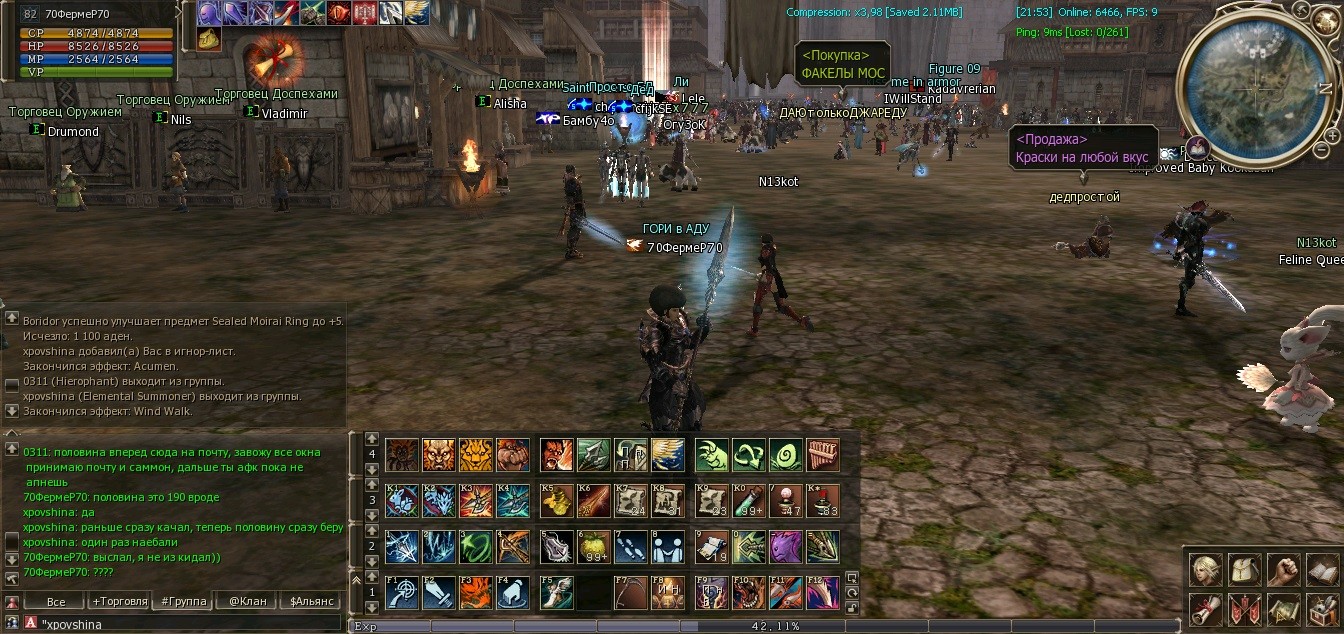Open the +Торговля chat tab
The width and height of the screenshot is (1344, 634).
(119, 602)
